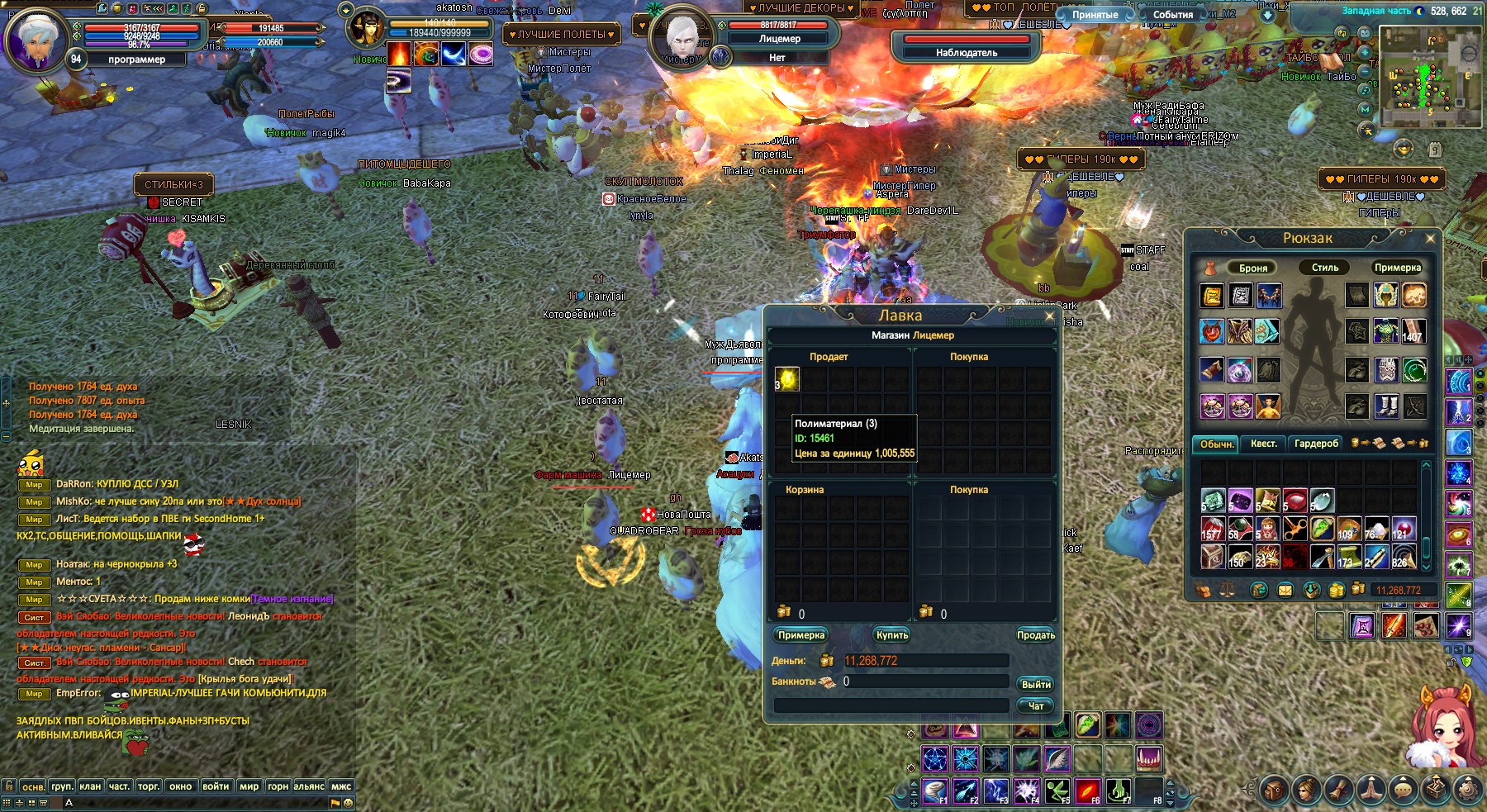This screenshot has height=812, width=1487.
Task: Switch chat to the торг. channel
Action: pos(149,786)
